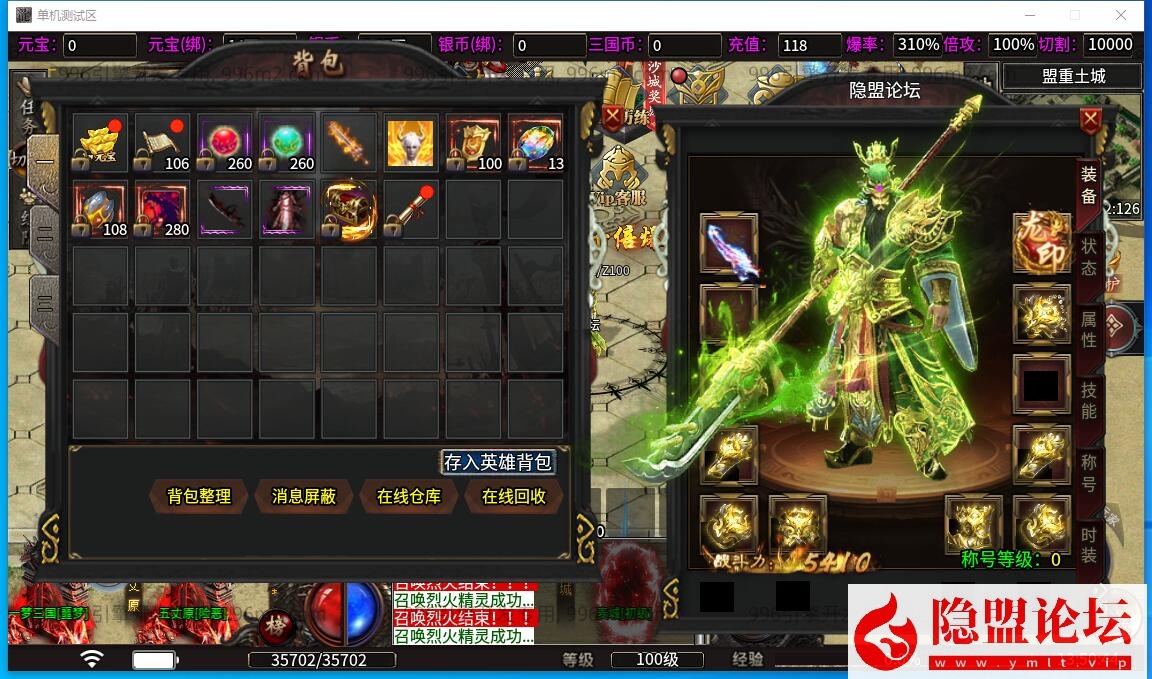1152x679 pixels.
Task: Choose the red orb stack of 260
Action: coord(225,143)
